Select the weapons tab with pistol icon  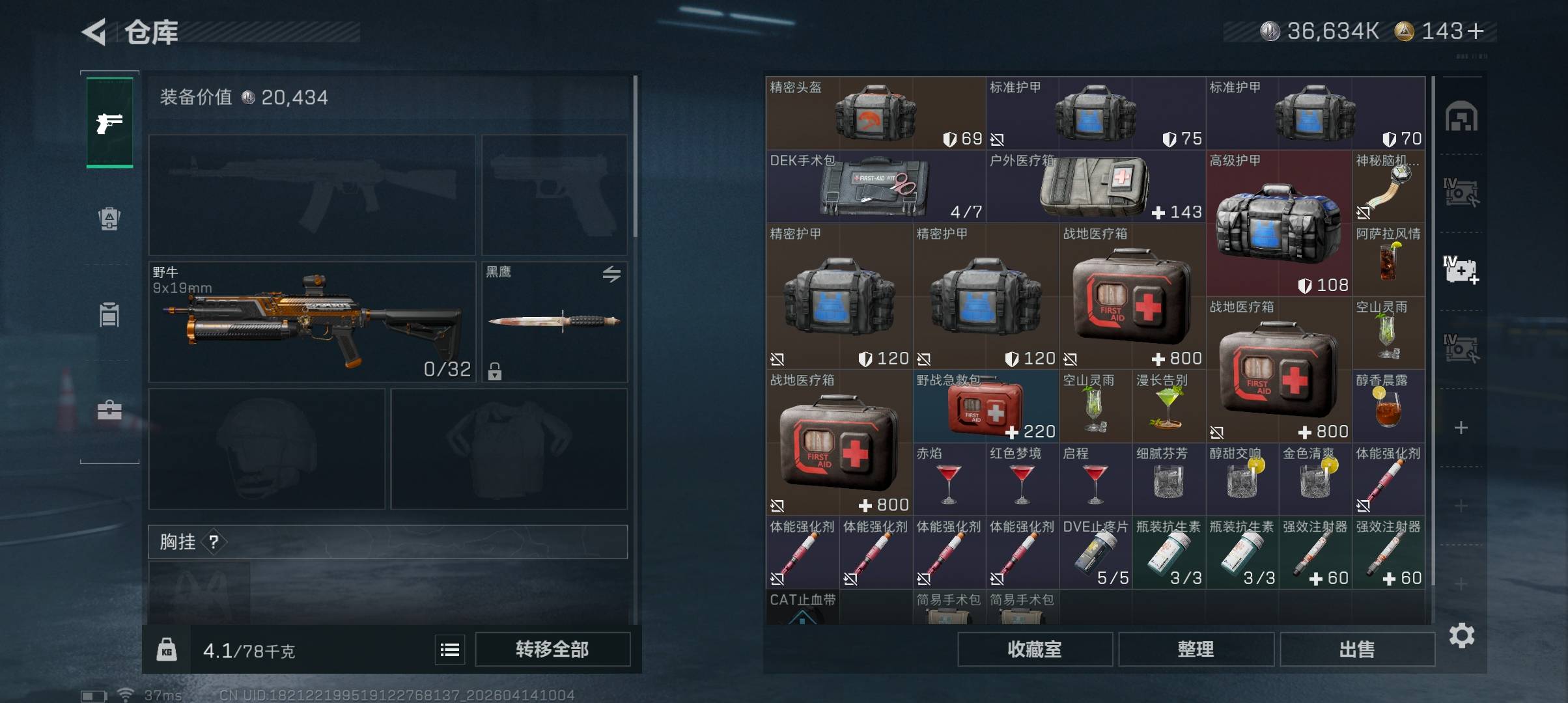(109, 122)
